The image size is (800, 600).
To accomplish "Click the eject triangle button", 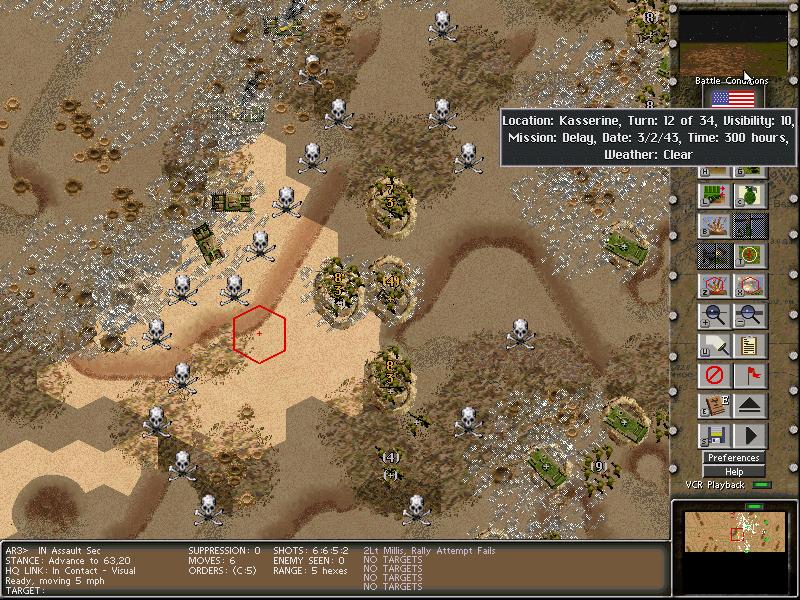I will [750, 406].
